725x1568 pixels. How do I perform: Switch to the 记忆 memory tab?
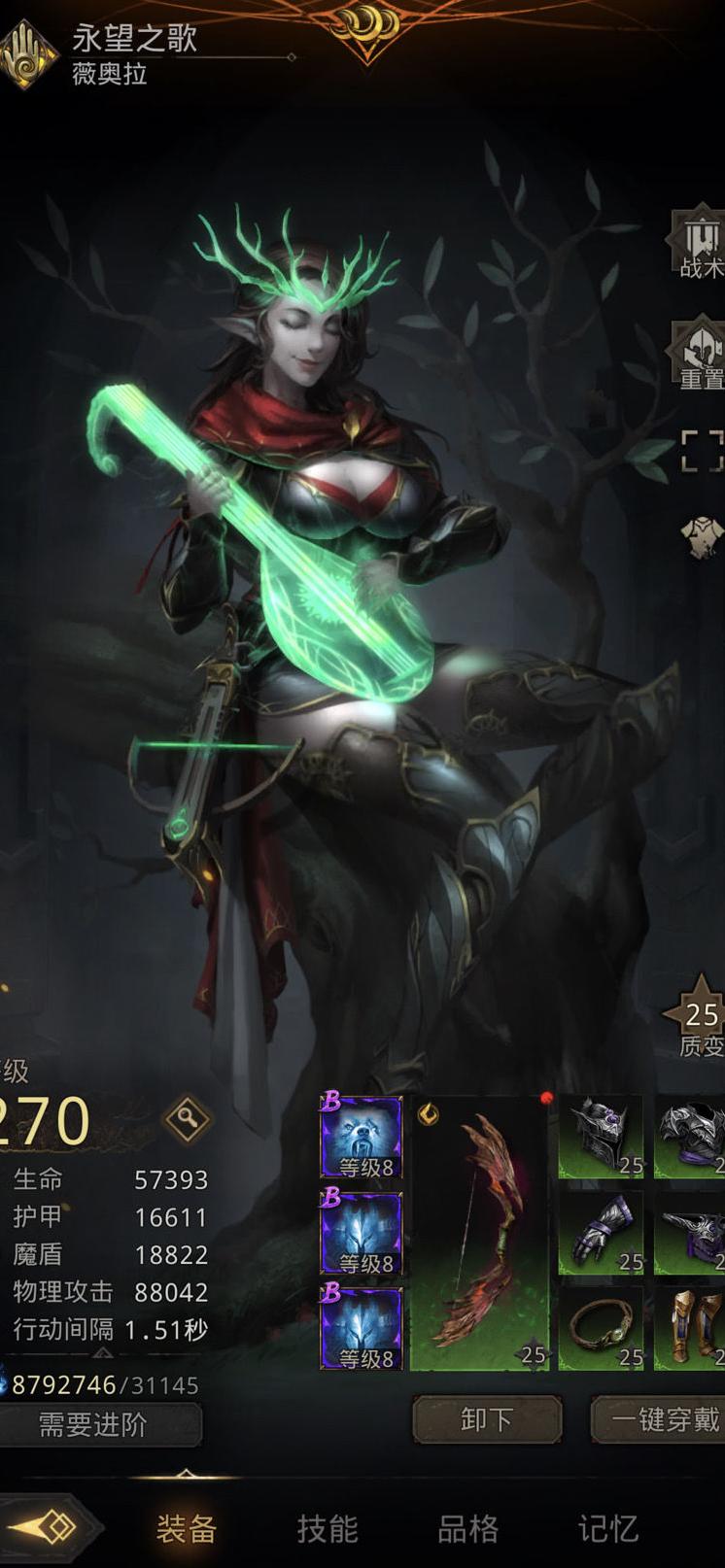point(608,1528)
